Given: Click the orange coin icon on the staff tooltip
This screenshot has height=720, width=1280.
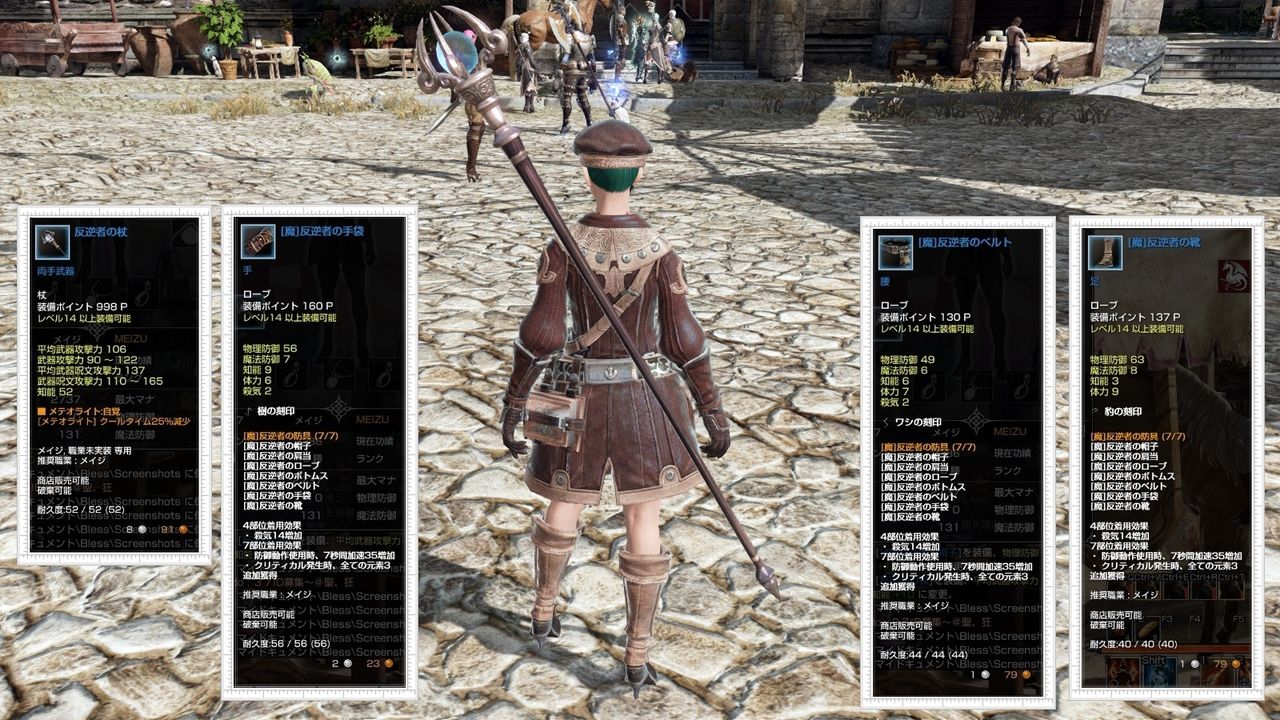Looking at the screenshot, I should 181,528.
